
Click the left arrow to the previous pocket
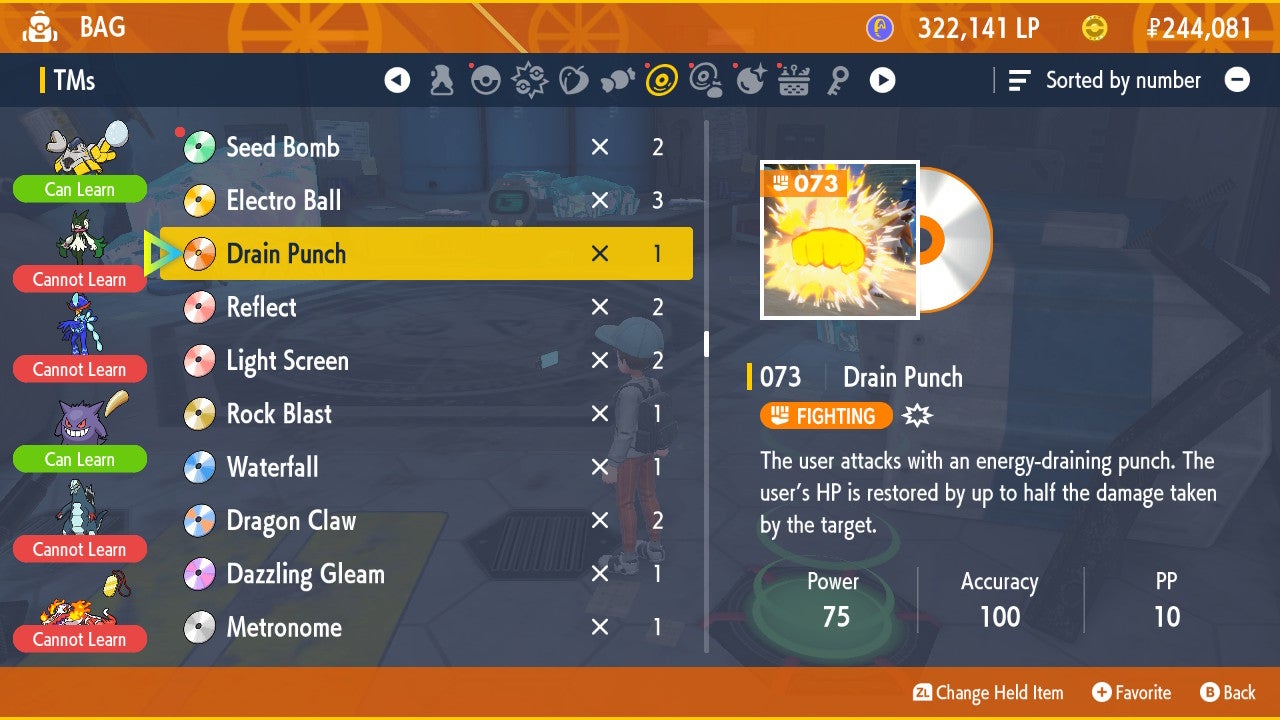(397, 80)
